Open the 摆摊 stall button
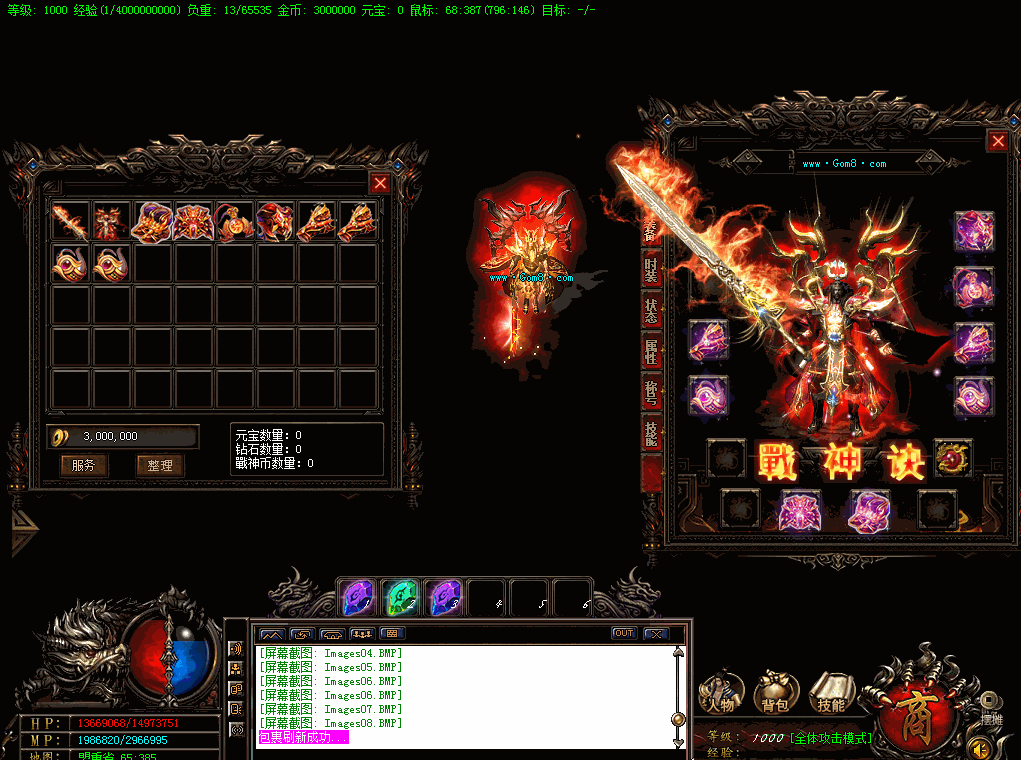Screen dimensions: 1021x760 coord(990,707)
